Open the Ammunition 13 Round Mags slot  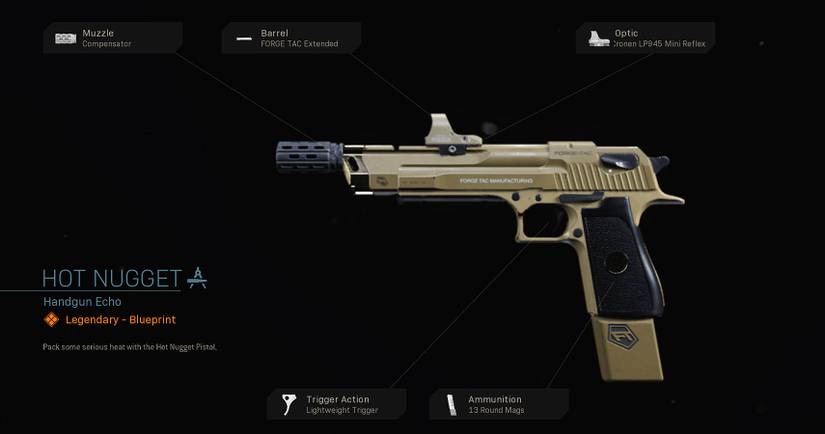[499, 404]
